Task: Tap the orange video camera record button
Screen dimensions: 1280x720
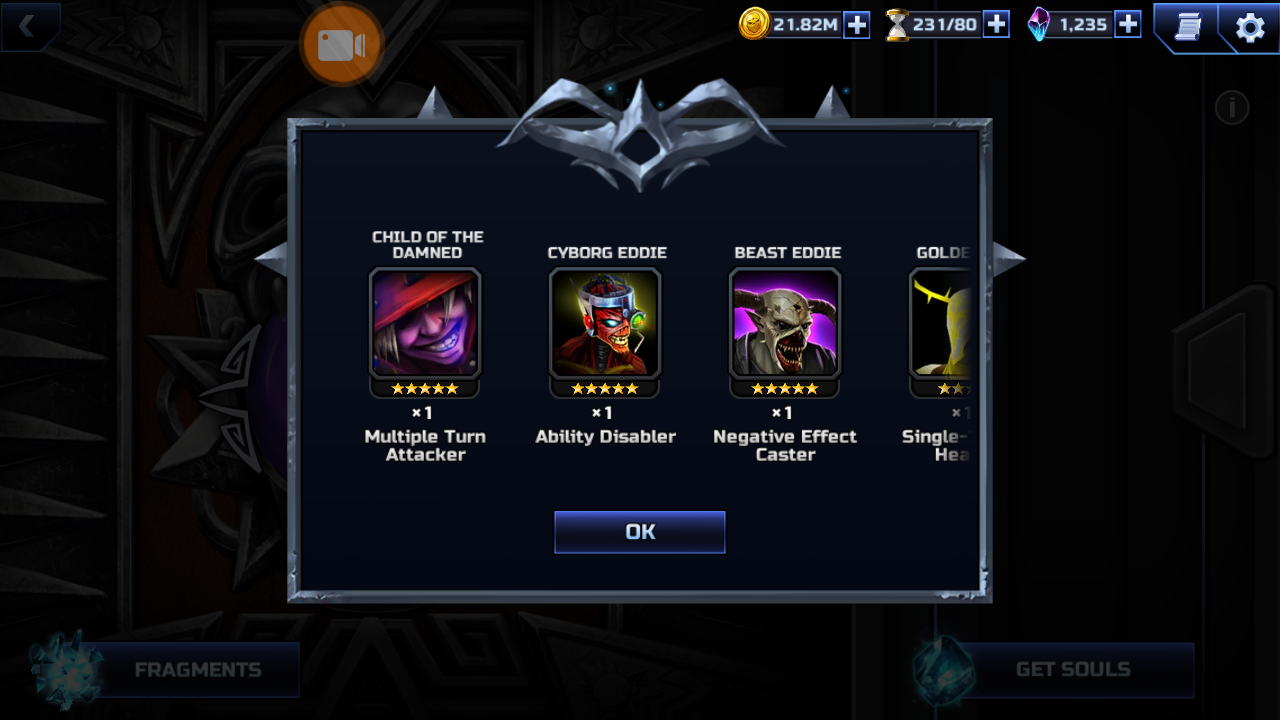Action: click(x=341, y=45)
